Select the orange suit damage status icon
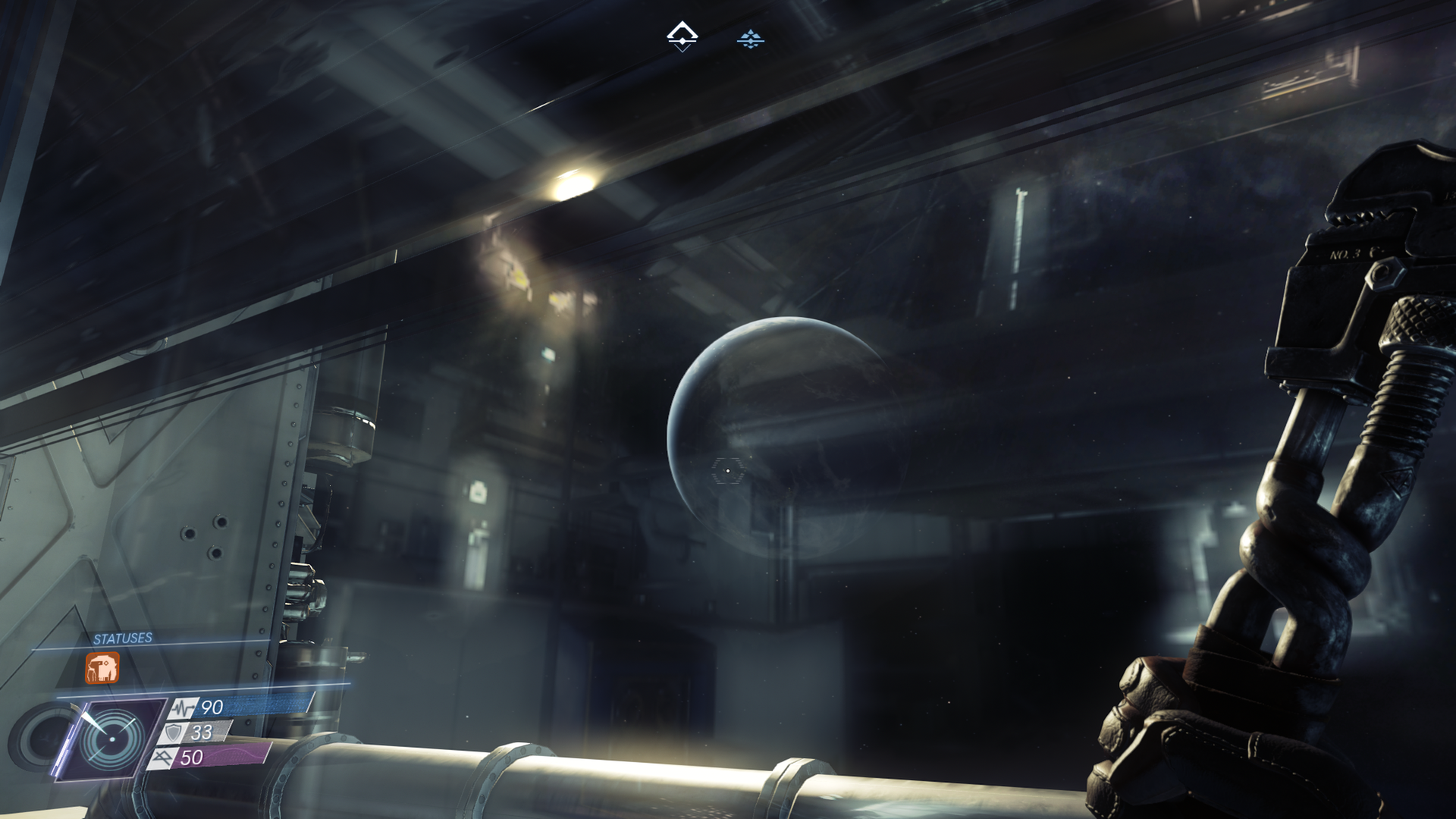 [102, 668]
